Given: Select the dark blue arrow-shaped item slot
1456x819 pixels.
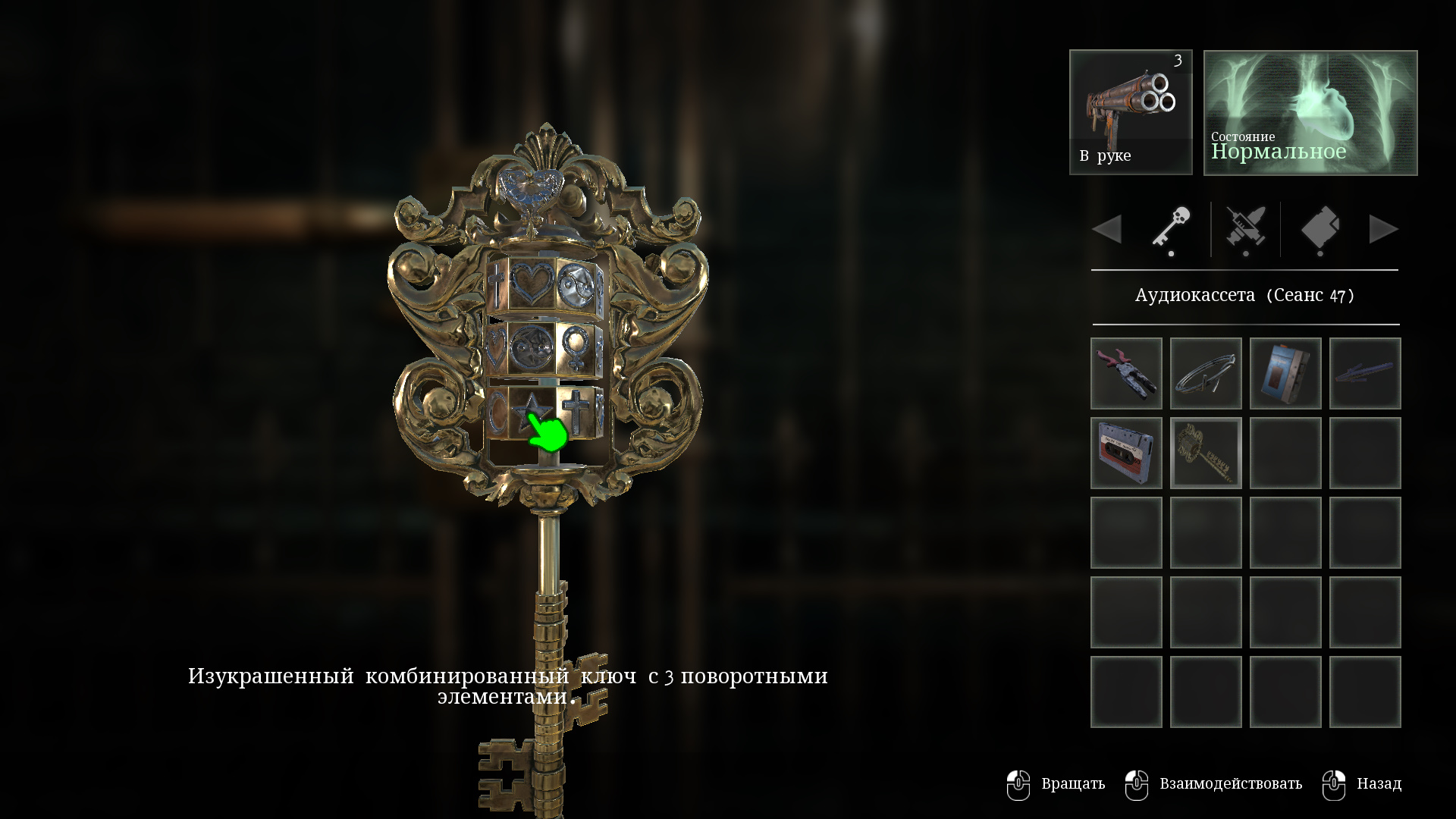Looking at the screenshot, I should click(1365, 374).
